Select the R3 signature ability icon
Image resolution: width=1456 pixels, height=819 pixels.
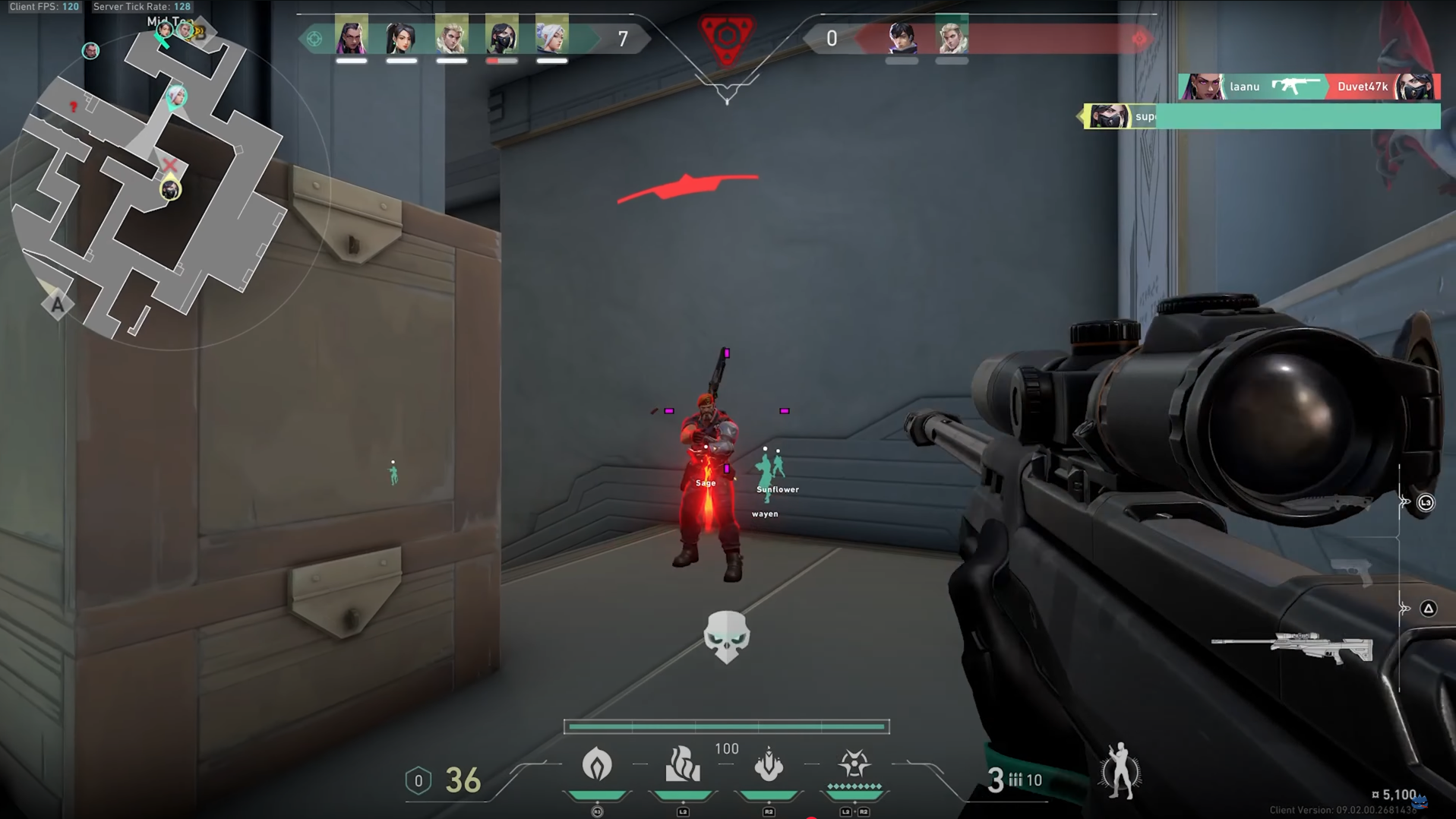598,766
